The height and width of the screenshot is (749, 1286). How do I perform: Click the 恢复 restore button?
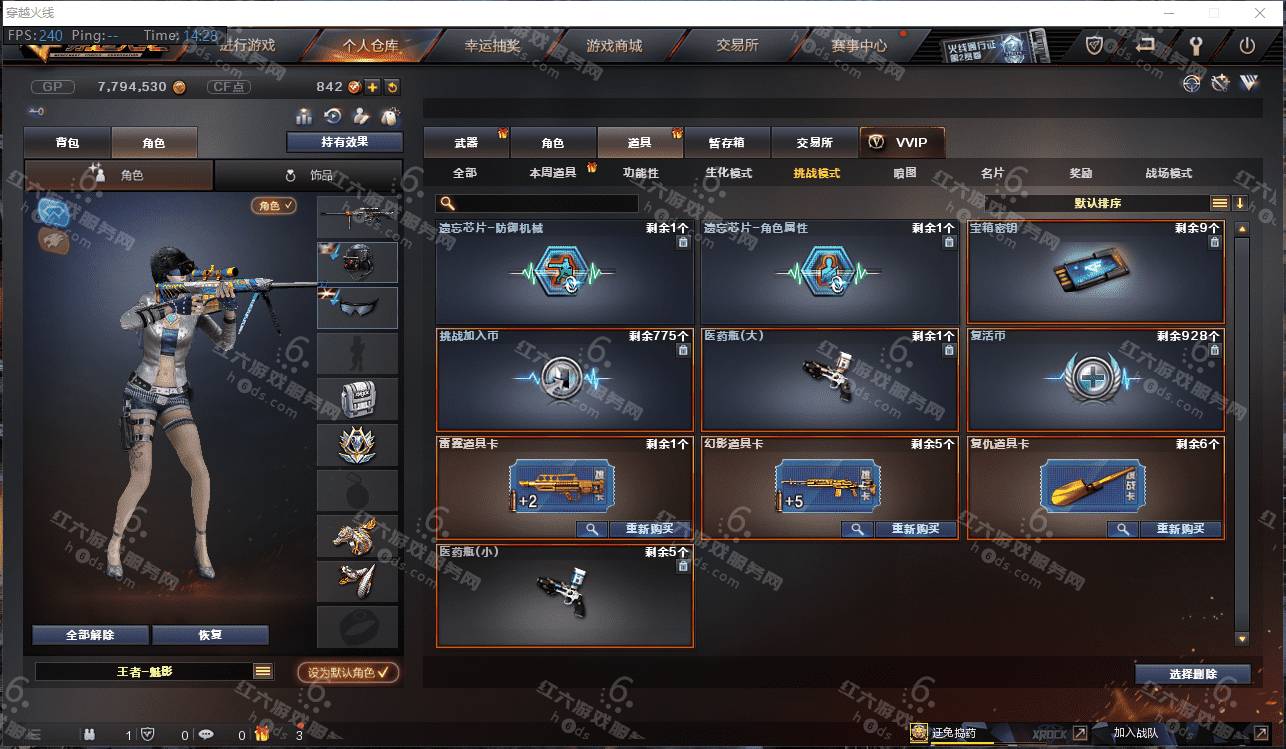(210, 635)
